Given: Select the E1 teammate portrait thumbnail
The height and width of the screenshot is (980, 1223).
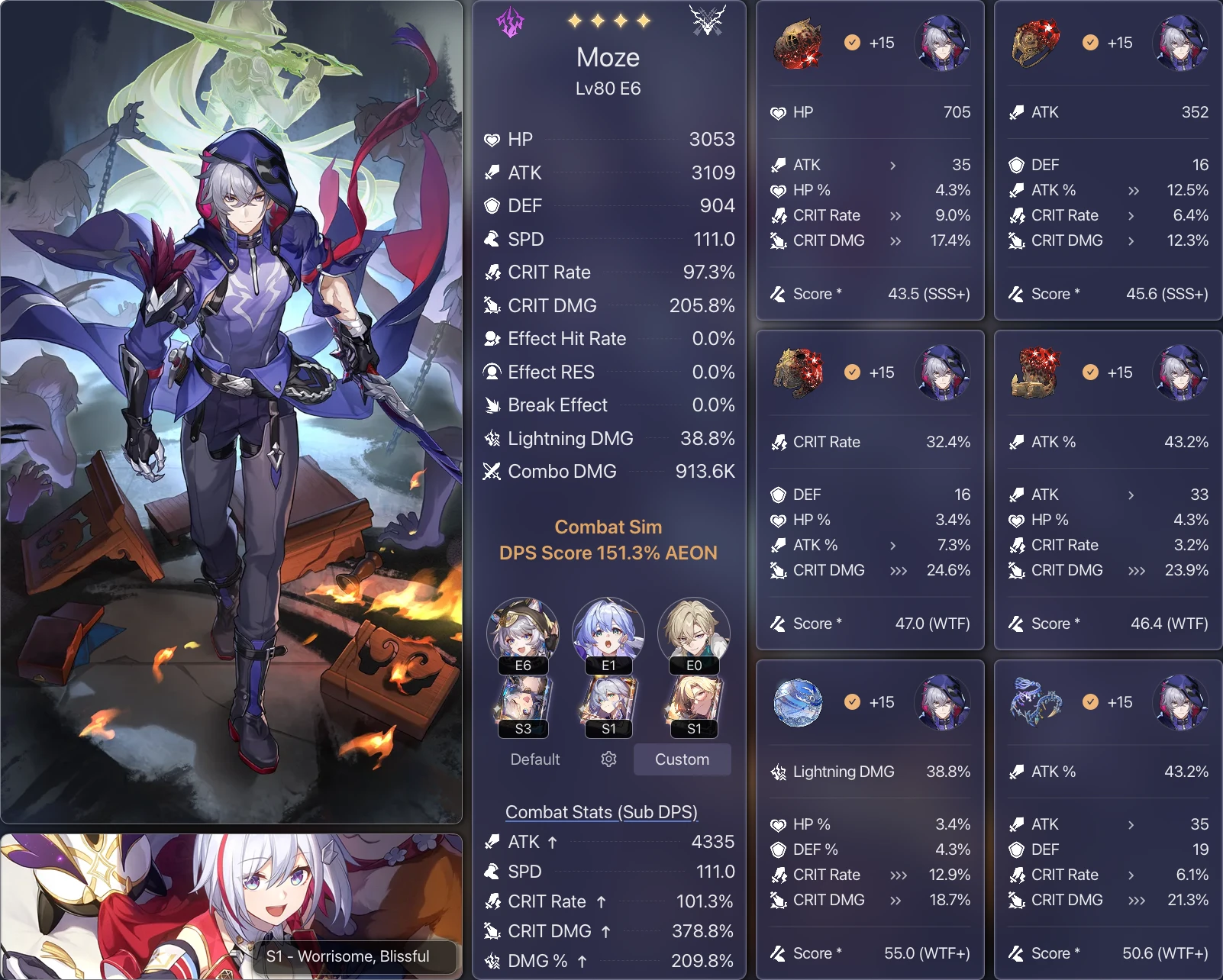Looking at the screenshot, I should pos(608,633).
